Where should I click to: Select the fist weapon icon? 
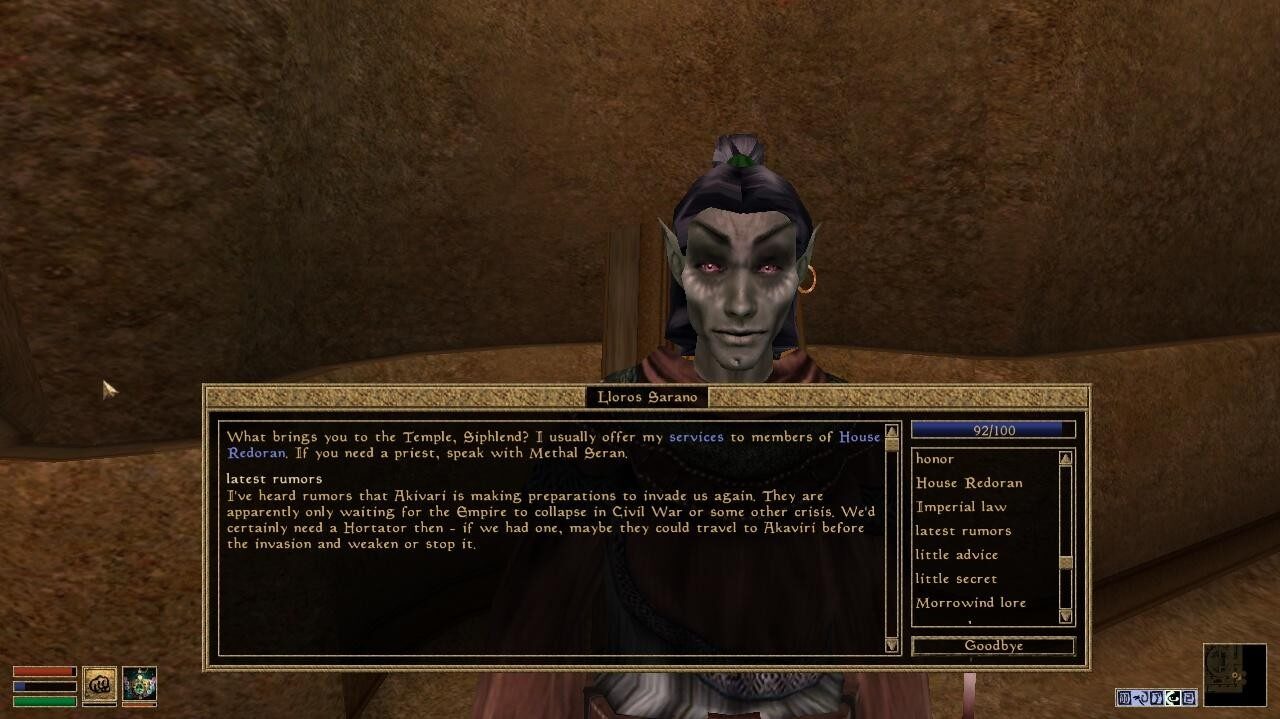point(99,685)
